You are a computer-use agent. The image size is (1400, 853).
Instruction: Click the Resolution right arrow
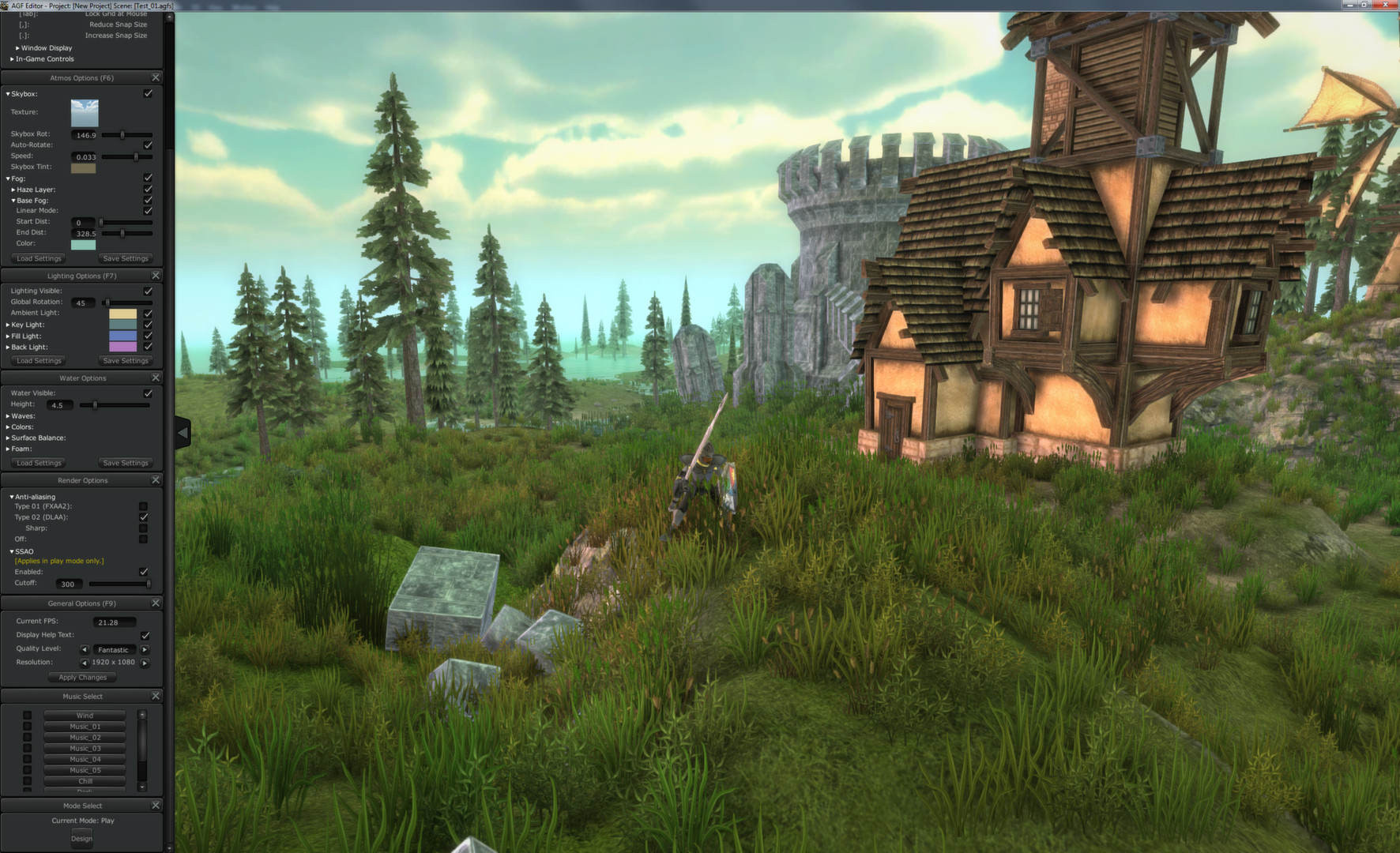(145, 663)
